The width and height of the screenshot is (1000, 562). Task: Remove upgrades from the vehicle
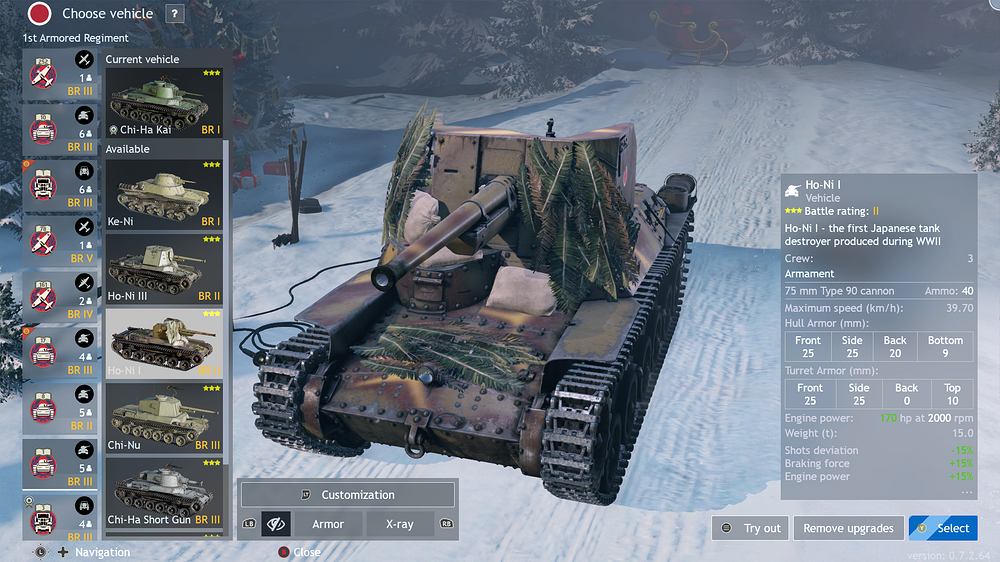point(848,528)
